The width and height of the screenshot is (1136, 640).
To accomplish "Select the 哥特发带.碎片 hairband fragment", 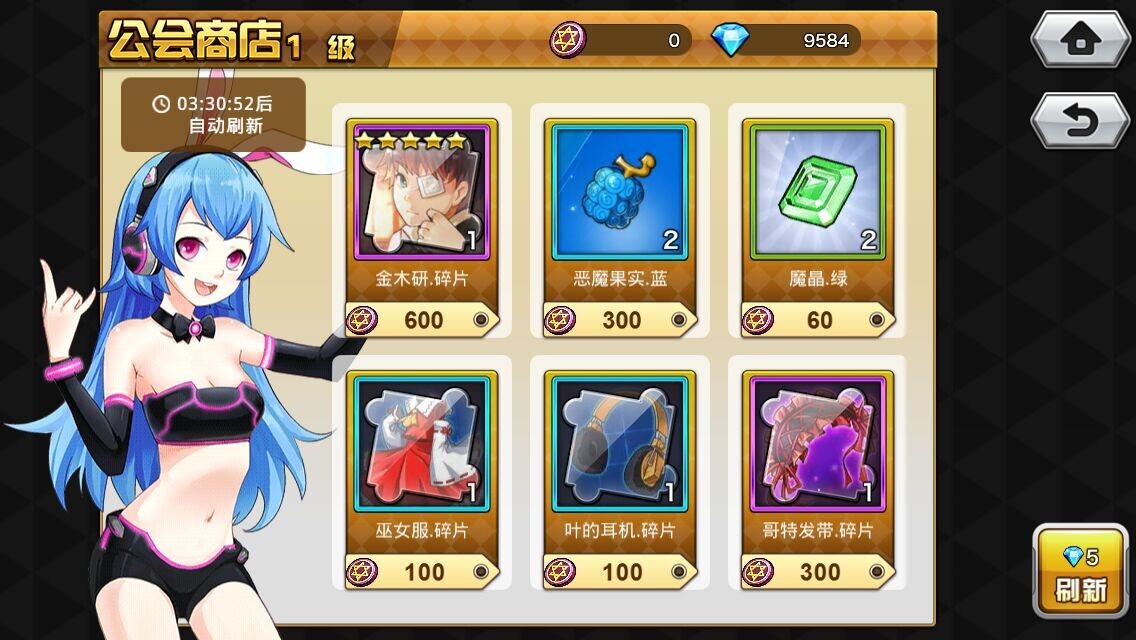I will [x=818, y=443].
